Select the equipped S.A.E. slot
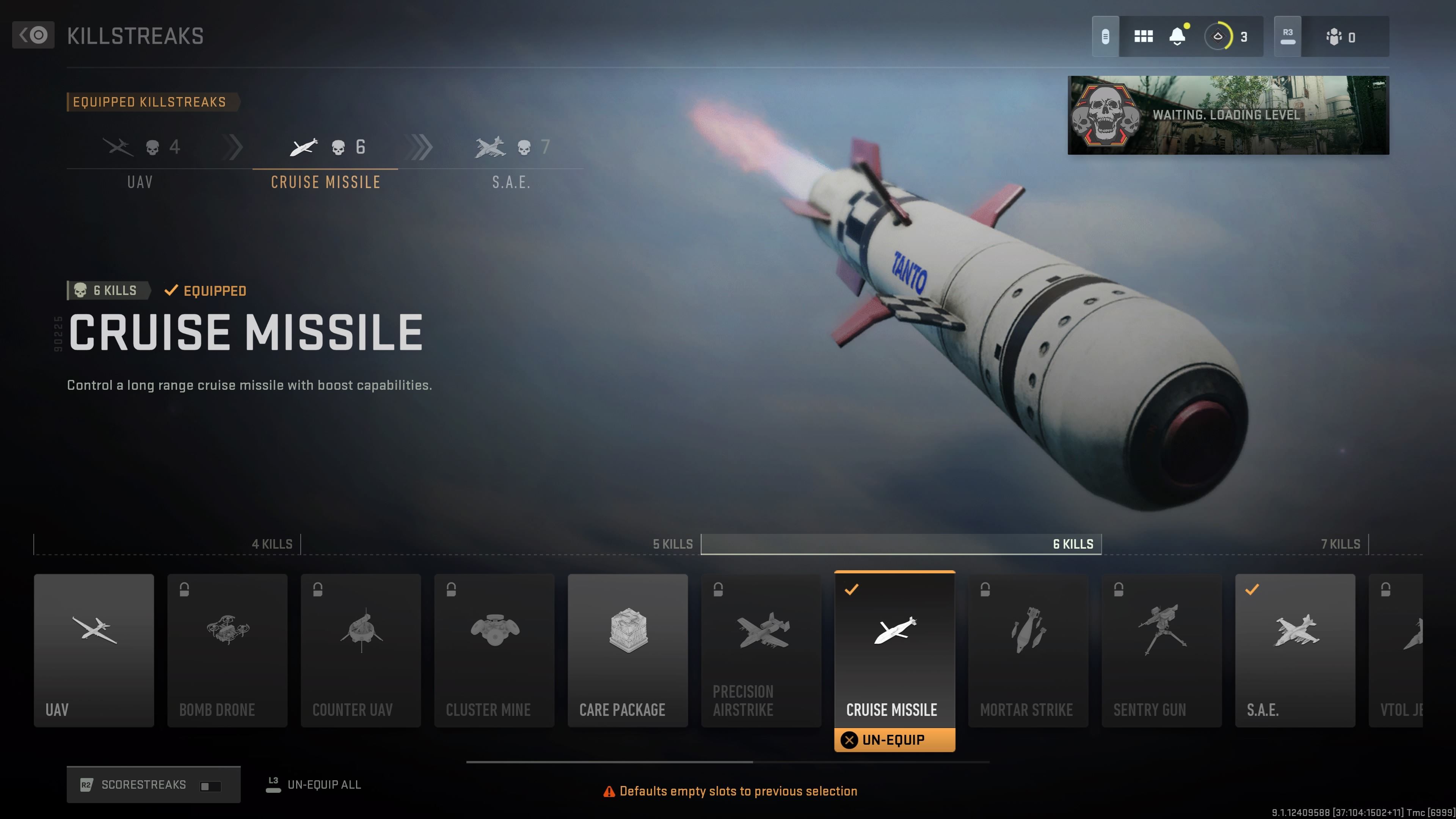Image resolution: width=1456 pixels, height=819 pixels. pos(511,160)
